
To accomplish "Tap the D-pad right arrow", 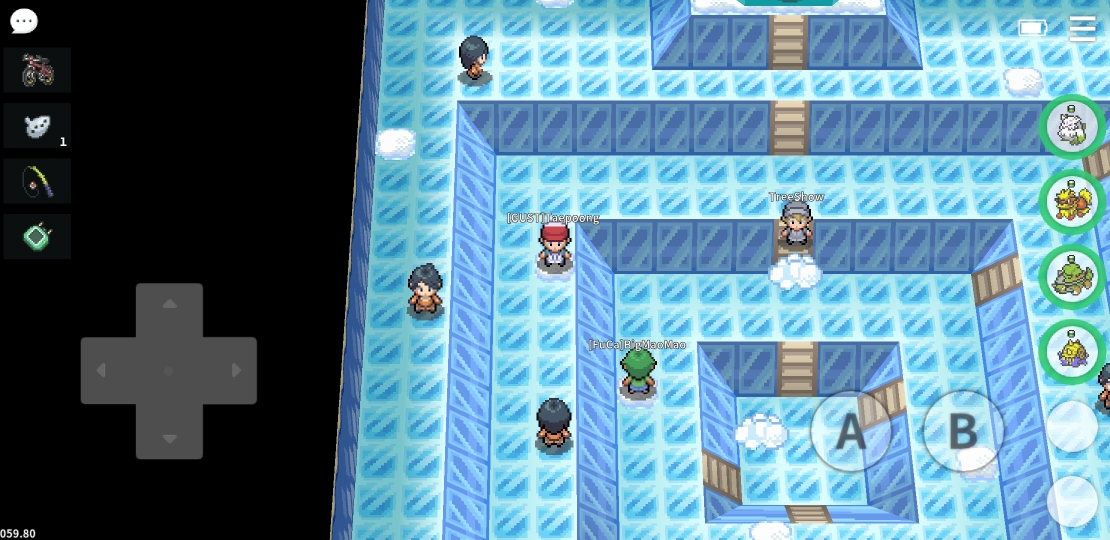I will coord(236,371).
